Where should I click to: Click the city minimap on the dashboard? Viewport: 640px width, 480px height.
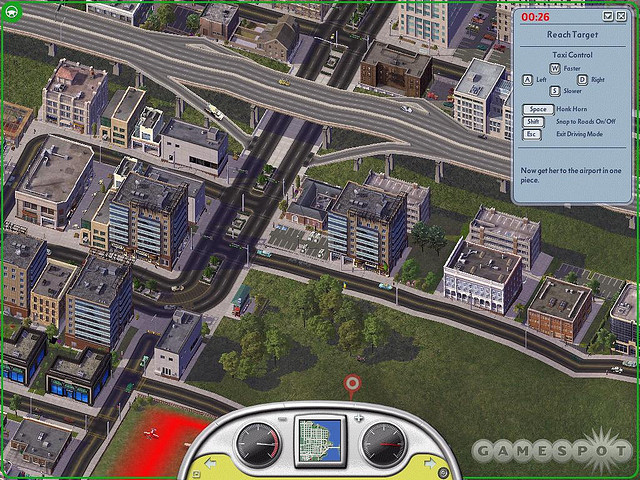click(x=320, y=441)
